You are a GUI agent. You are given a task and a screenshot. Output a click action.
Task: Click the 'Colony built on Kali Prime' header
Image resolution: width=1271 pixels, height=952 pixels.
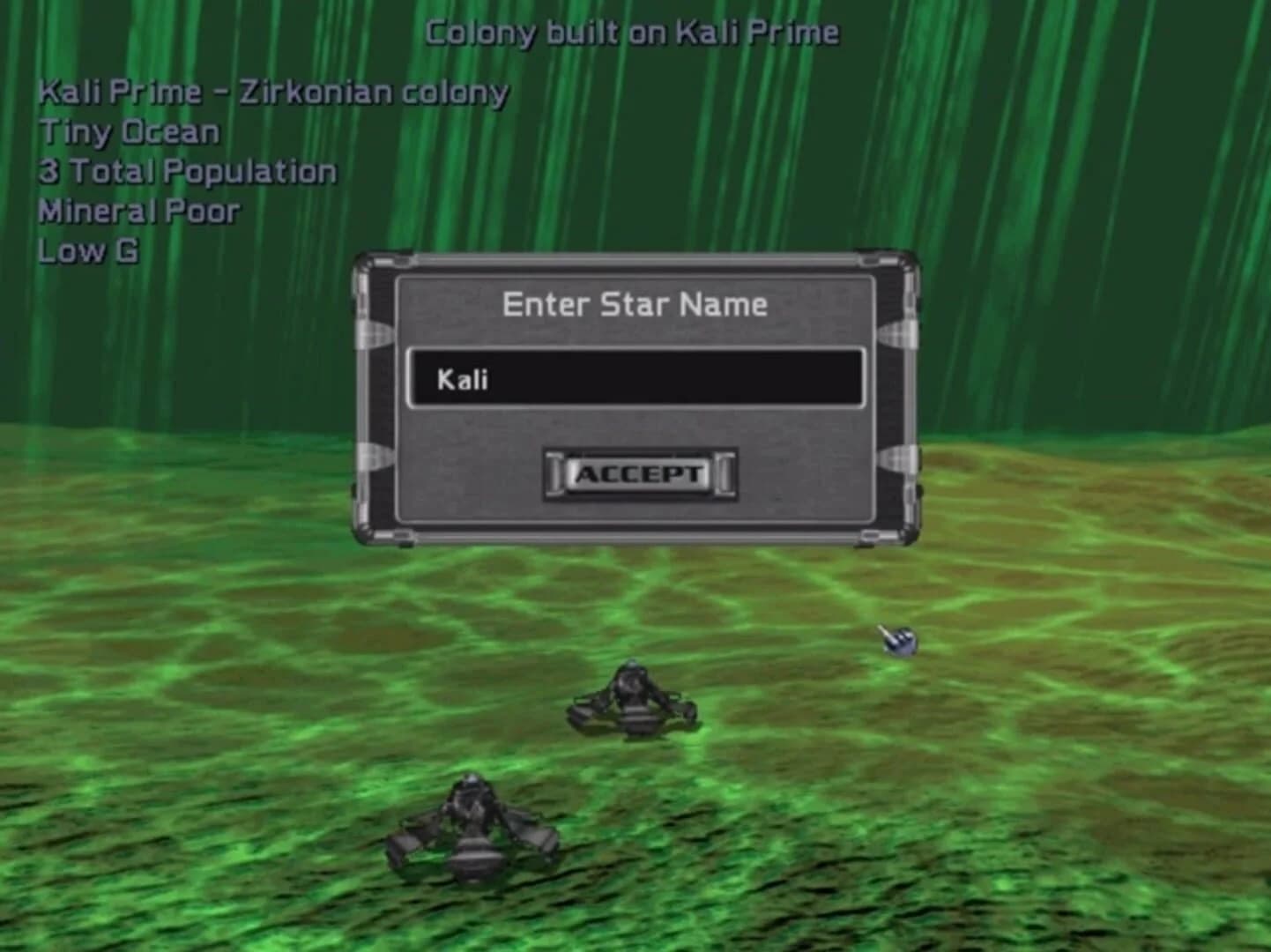click(631, 31)
